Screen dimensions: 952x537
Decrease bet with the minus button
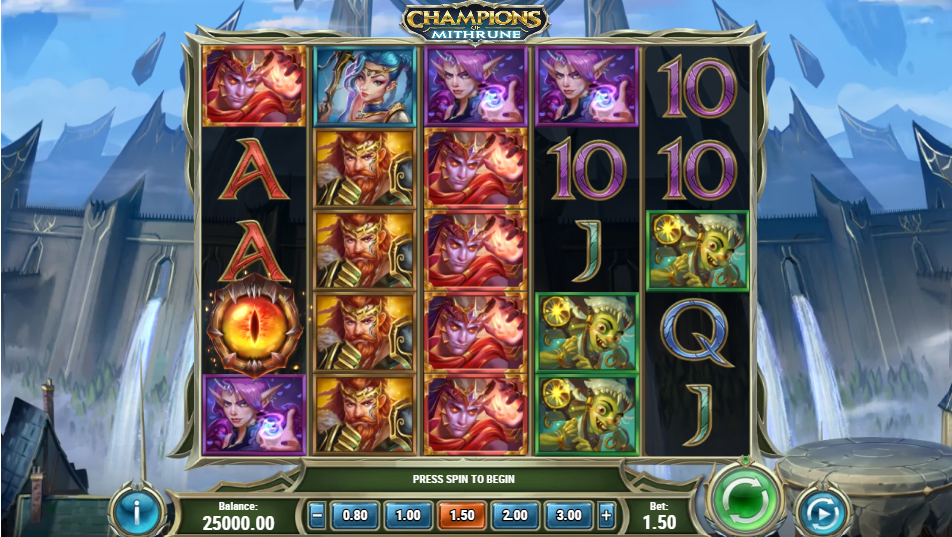click(317, 516)
